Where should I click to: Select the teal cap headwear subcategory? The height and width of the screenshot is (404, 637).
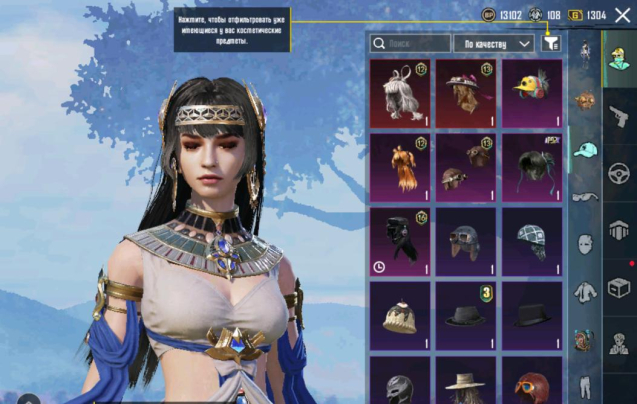tap(585, 149)
